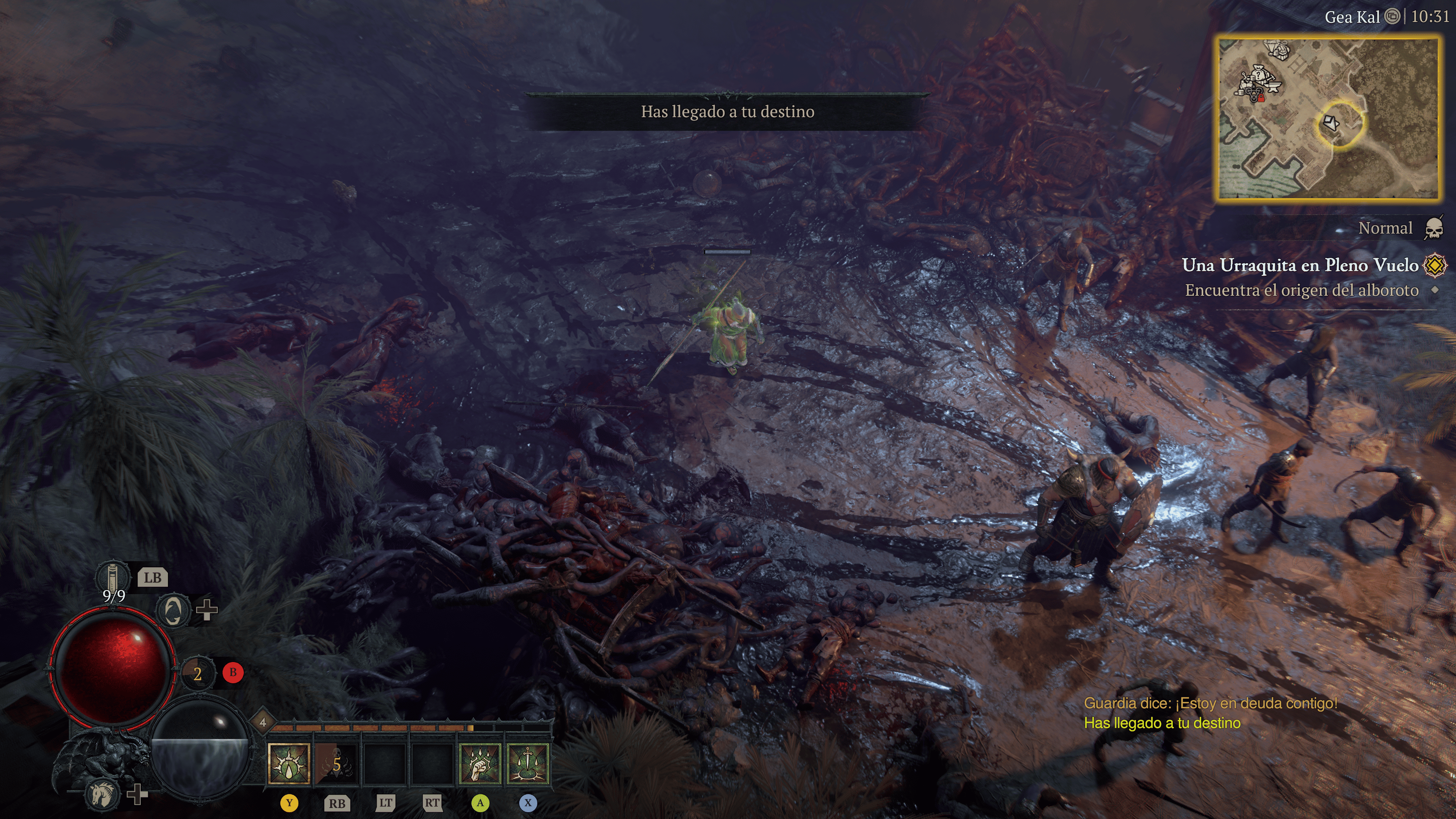The height and width of the screenshot is (819, 1456).
Task: Select the quest tracker 'Una Urraquita en Pleno Vuelo'
Action: 1299,265
